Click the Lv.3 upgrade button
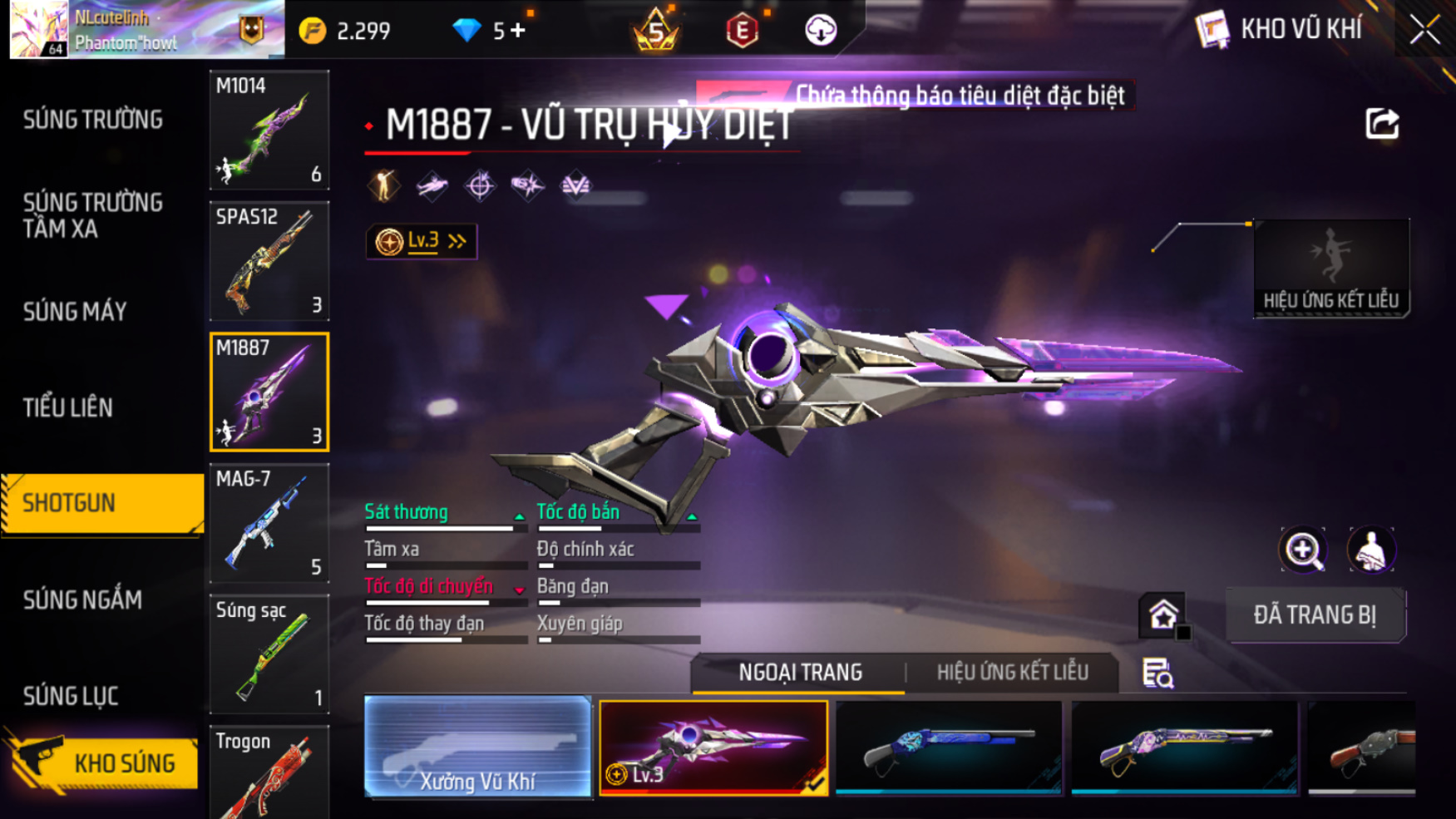The height and width of the screenshot is (819, 1456). coord(422,242)
